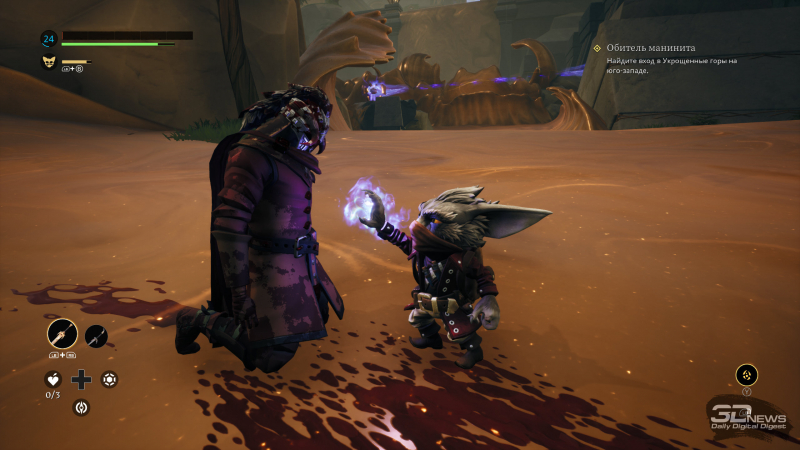The width and height of the screenshot is (800, 450).
Task: Switch to the secondary dark blade weapon
Action: point(96,336)
